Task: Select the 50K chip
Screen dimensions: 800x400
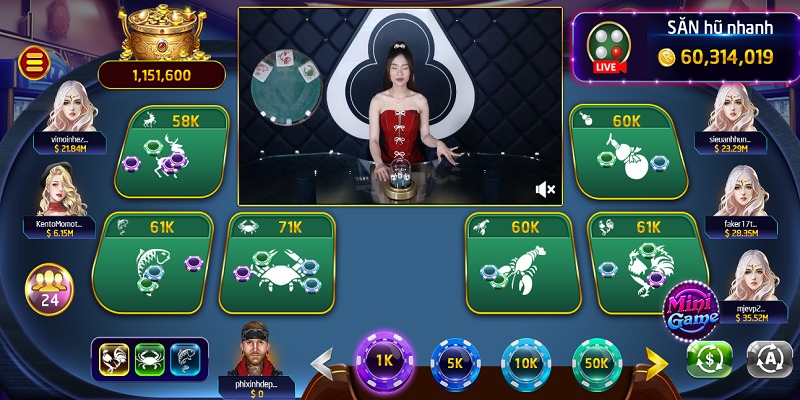Action: 598,364
